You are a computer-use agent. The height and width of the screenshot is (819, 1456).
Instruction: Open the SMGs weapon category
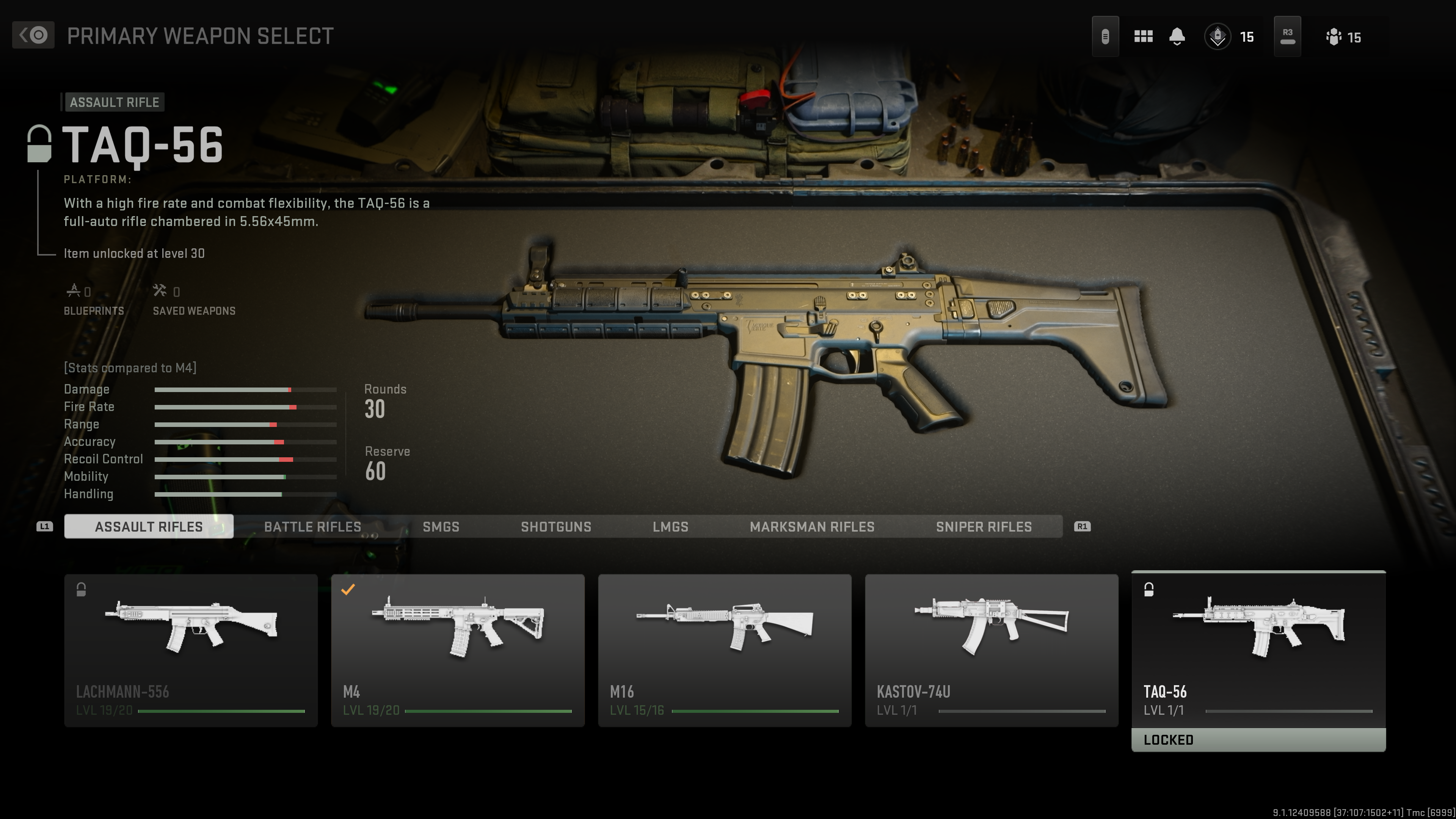tap(441, 527)
